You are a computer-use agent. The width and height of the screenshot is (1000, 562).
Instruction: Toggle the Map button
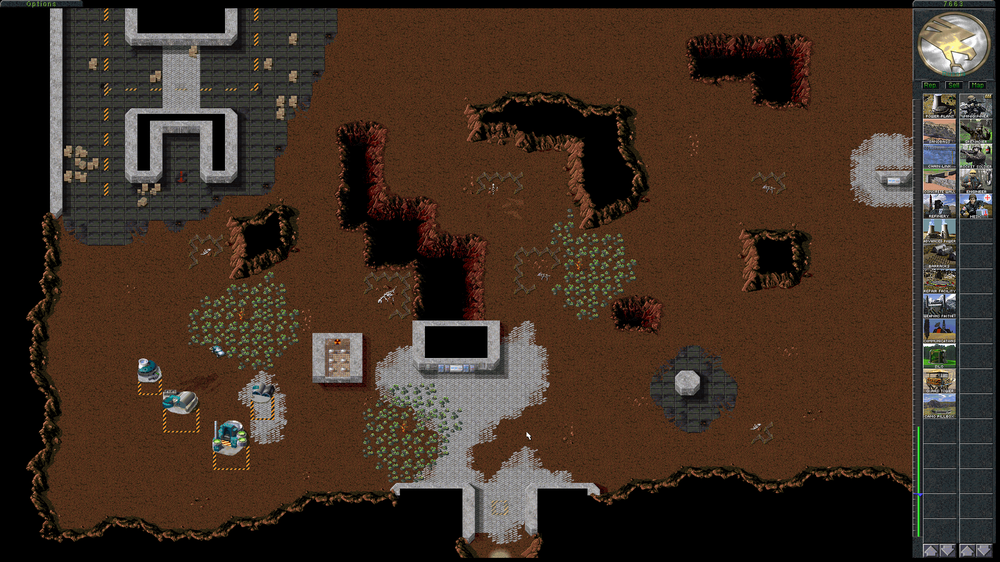tap(977, 86)
